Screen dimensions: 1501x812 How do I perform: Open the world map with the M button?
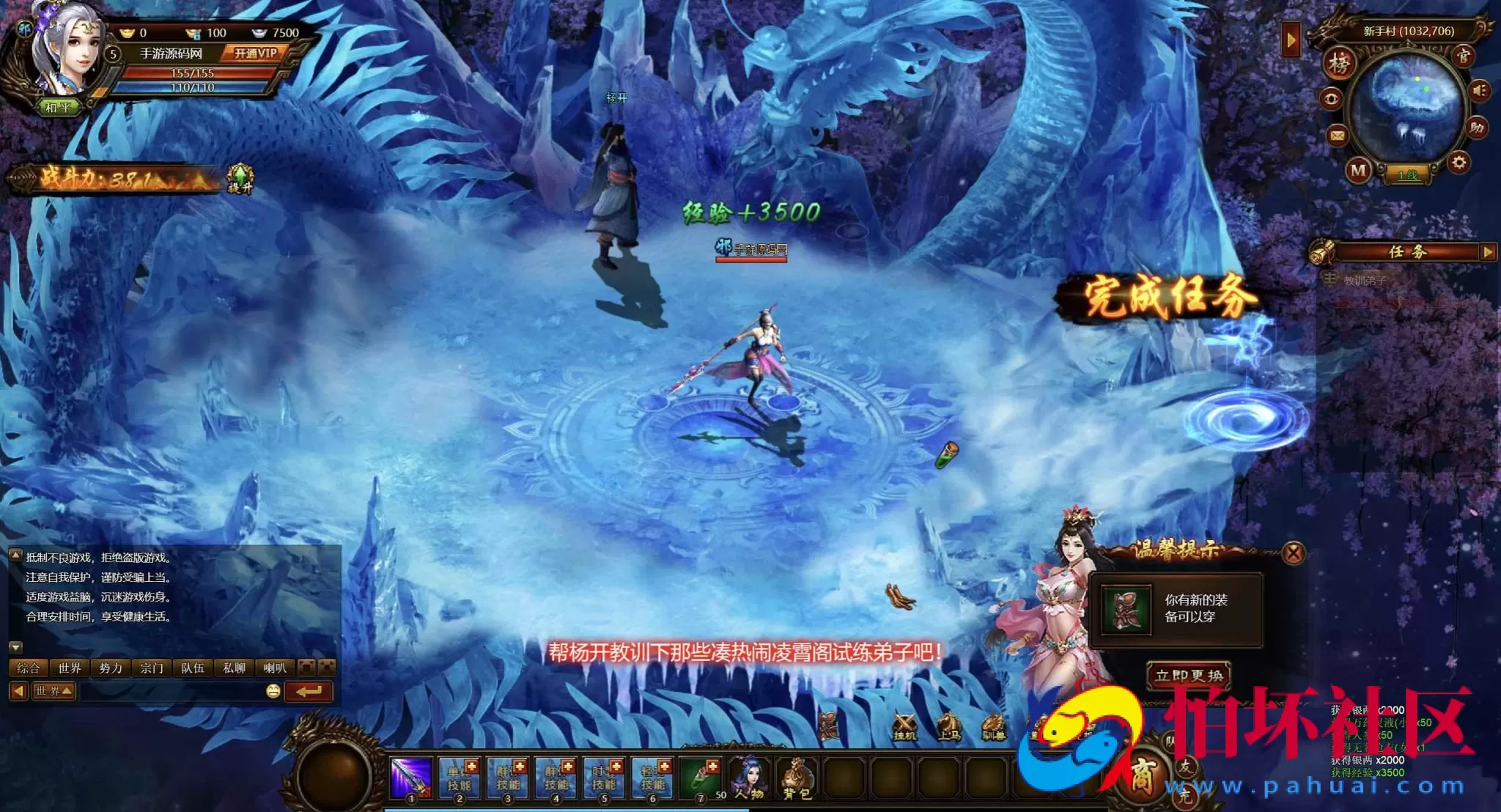[x=1358, y=171]
